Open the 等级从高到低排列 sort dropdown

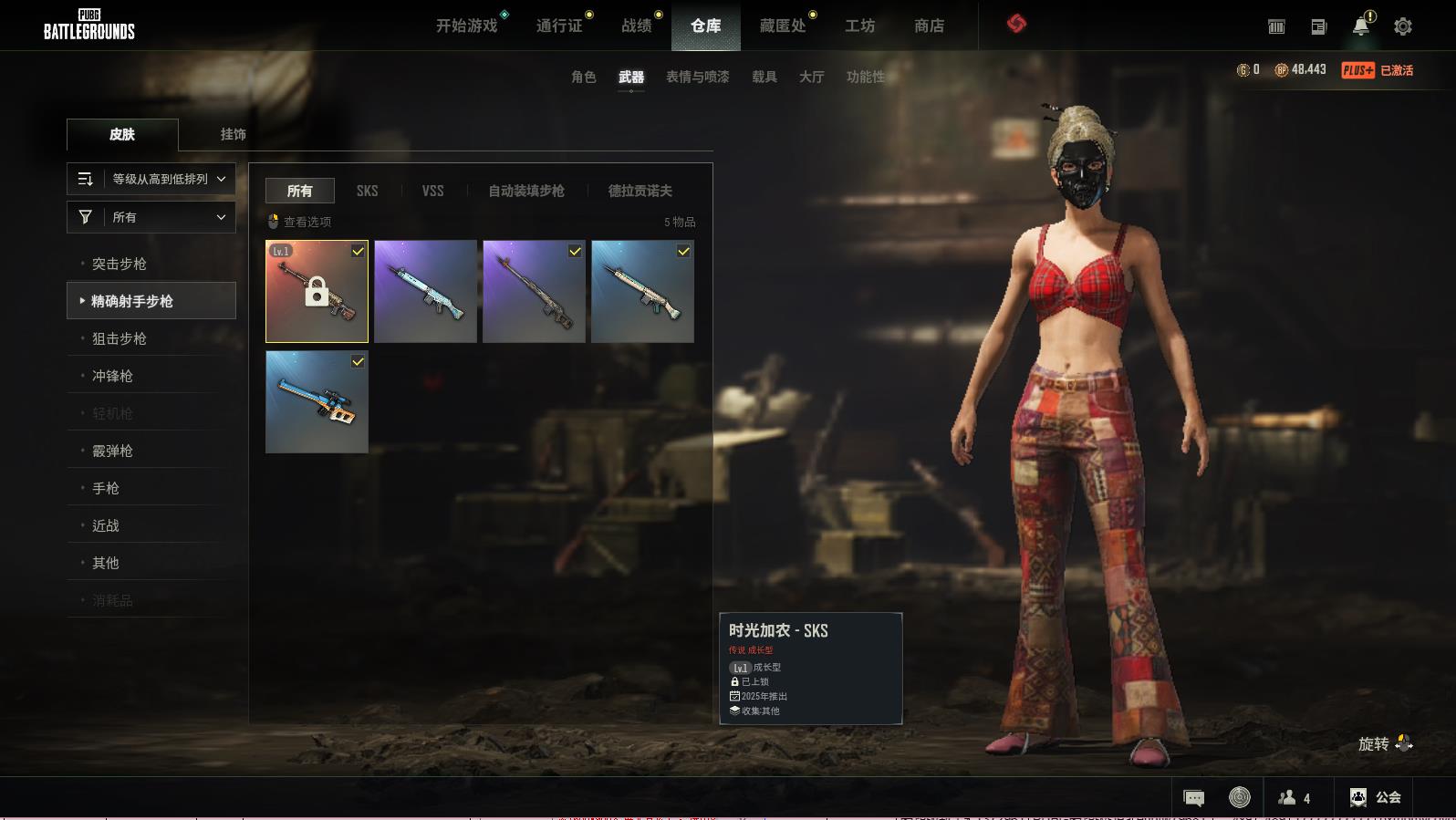pos(151,179)
